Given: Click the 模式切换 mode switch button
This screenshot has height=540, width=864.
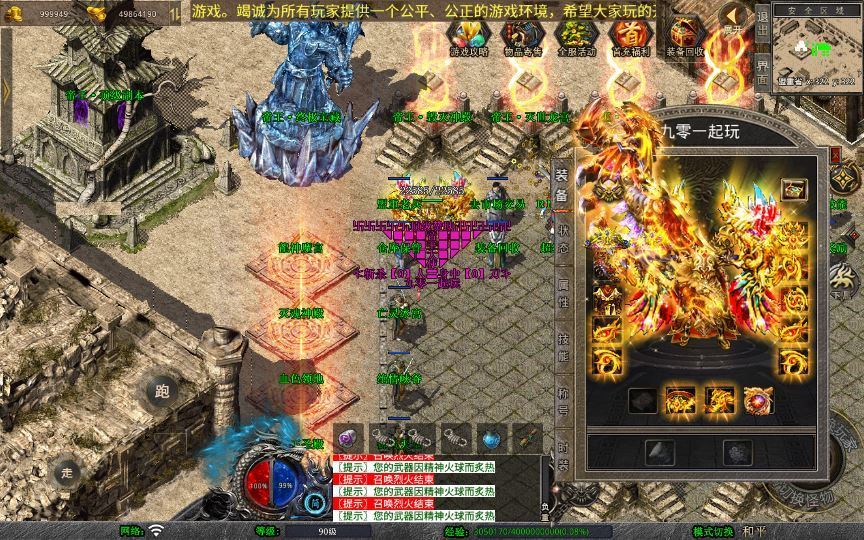Looking at the screenshot, I should pos(713,531).
